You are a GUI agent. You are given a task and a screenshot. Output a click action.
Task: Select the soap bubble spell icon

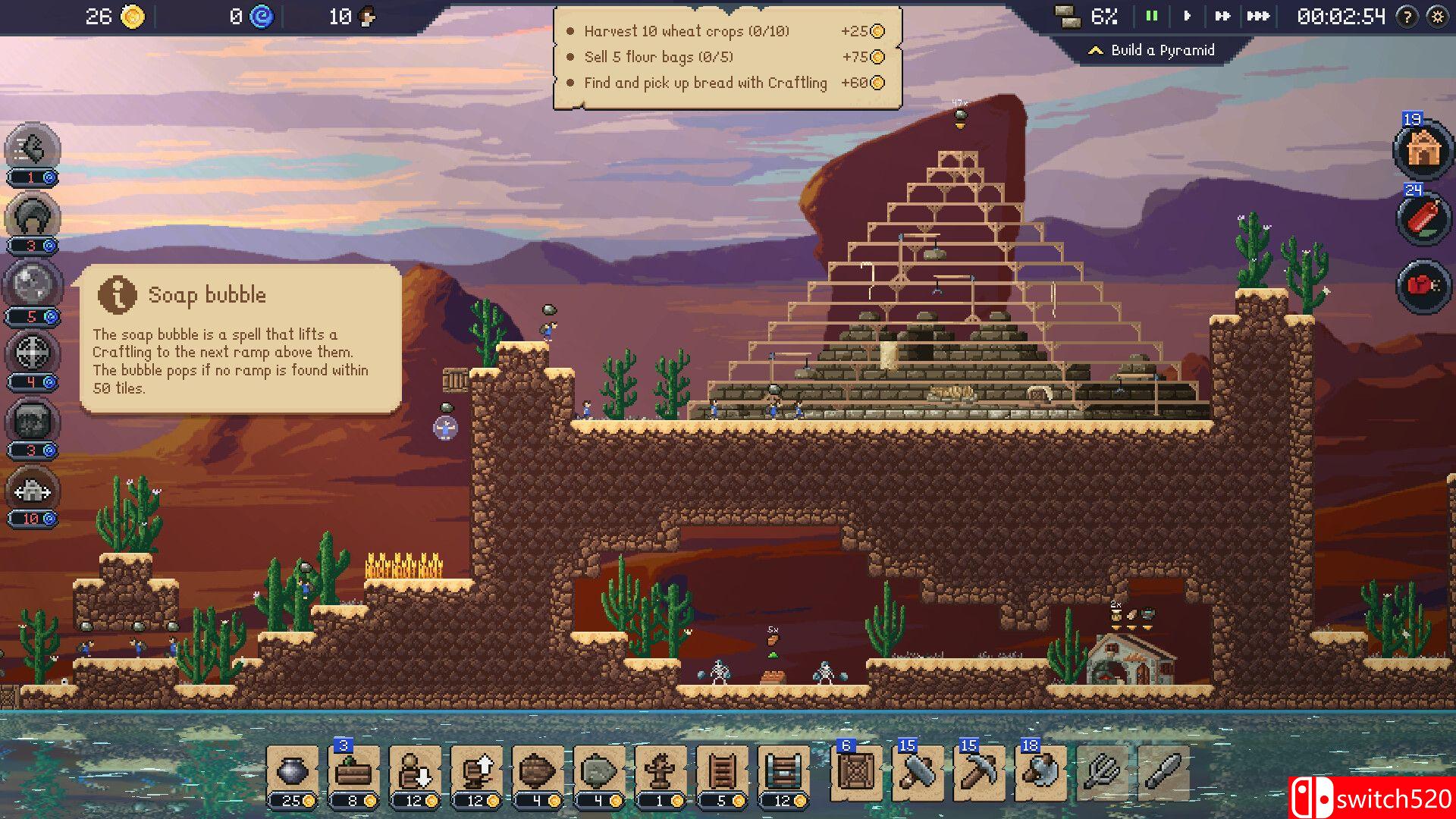click(32, 285)
